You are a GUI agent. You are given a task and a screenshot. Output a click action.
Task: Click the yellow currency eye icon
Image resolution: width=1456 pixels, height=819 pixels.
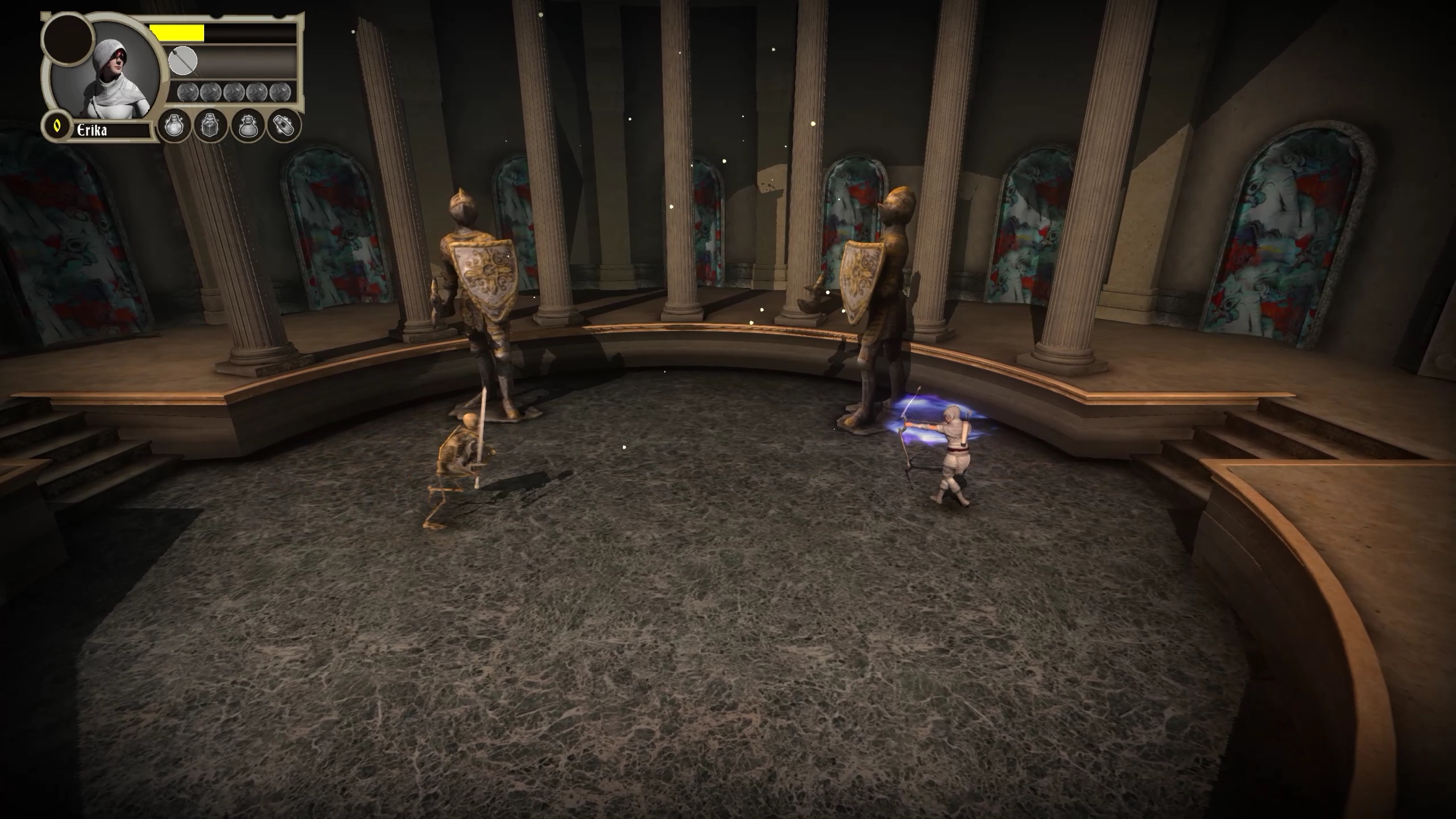[57, 127]
